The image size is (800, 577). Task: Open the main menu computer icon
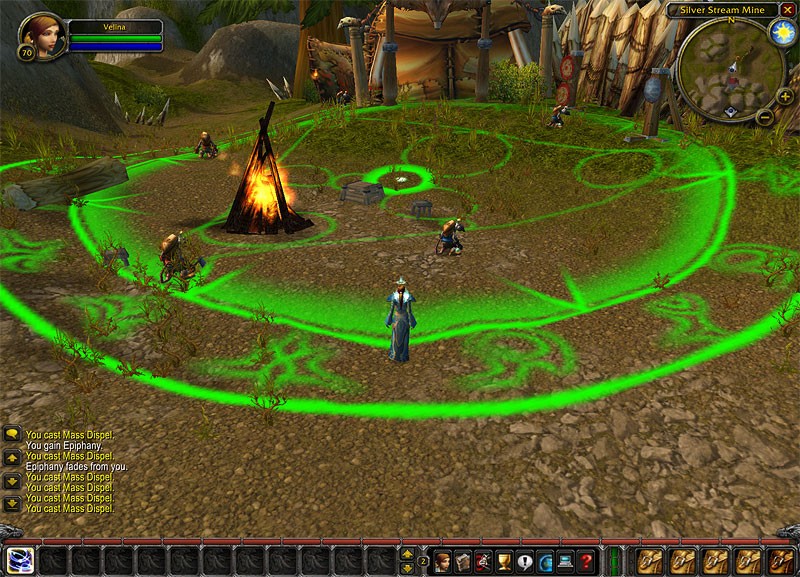[x=565, y=561]
